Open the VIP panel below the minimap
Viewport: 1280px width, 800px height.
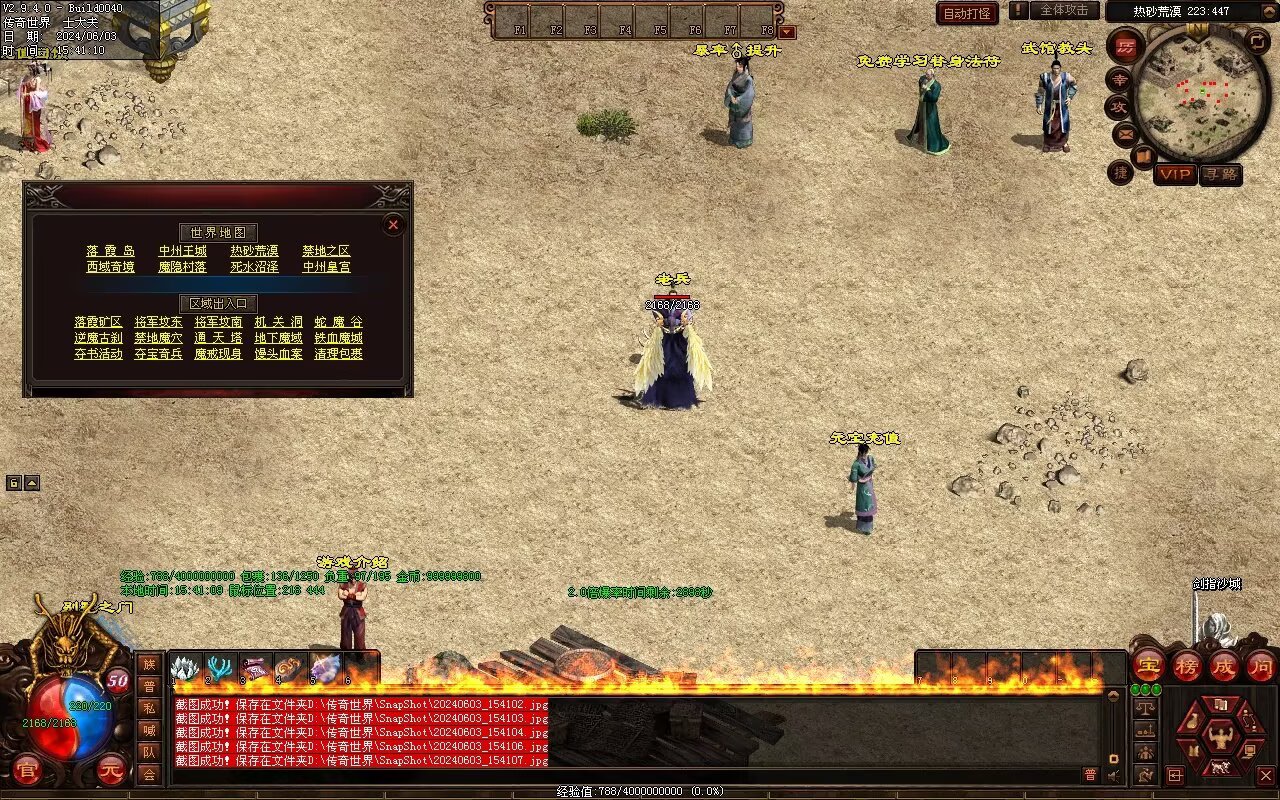1175,174
